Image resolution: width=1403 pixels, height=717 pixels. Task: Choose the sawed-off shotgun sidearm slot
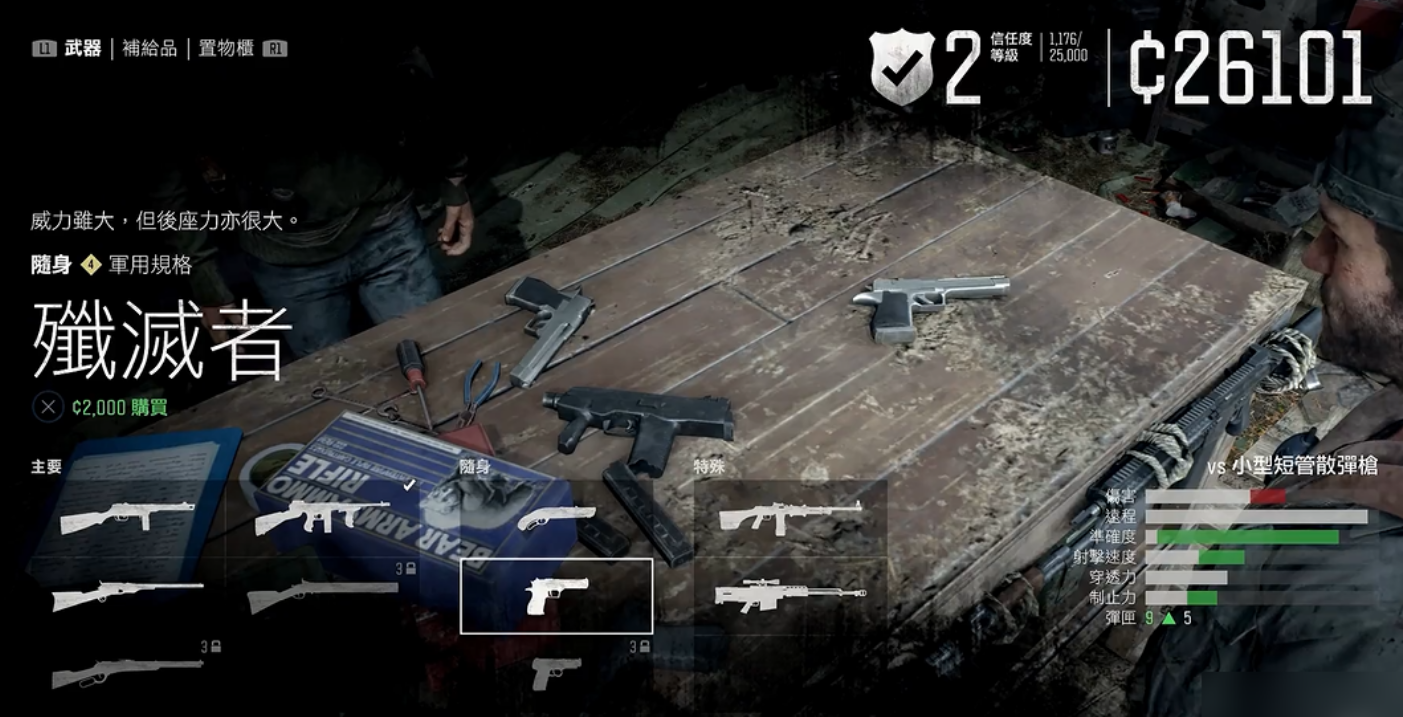pos(556,517)
